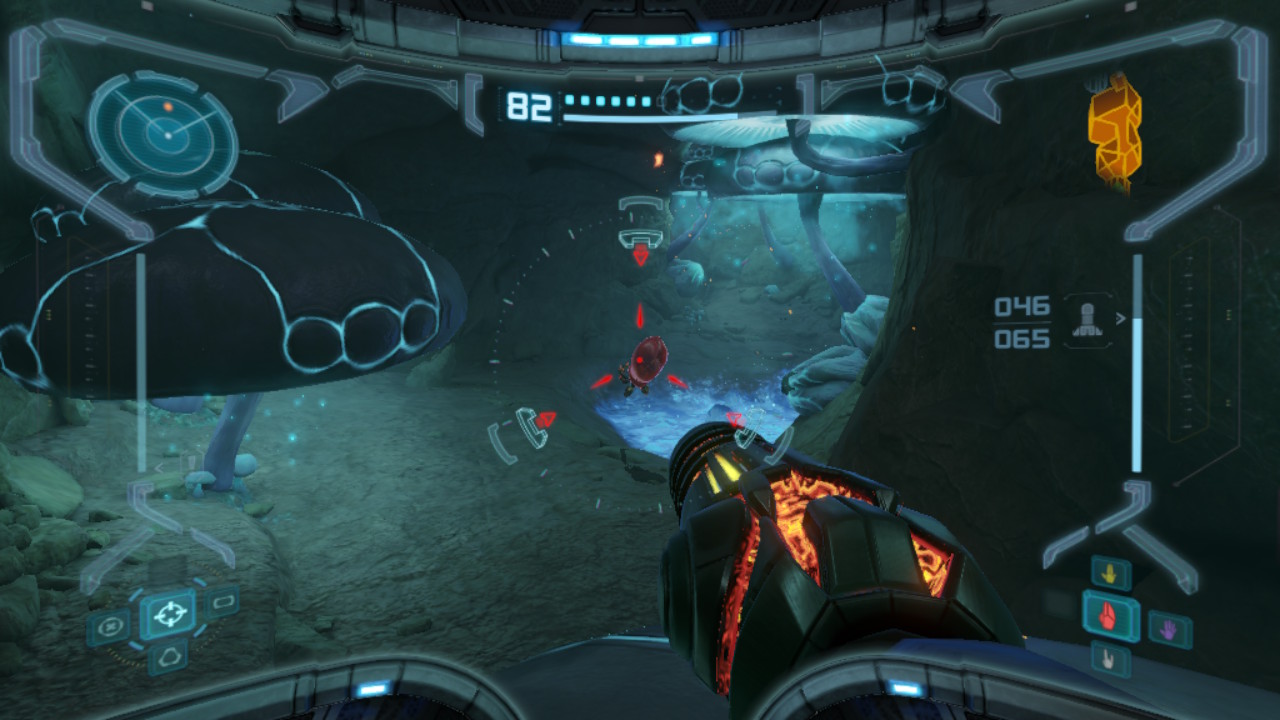Choose the red hand beam icon
Image resolution: width=1280 pixels, height=720 pixels.
1110,615
